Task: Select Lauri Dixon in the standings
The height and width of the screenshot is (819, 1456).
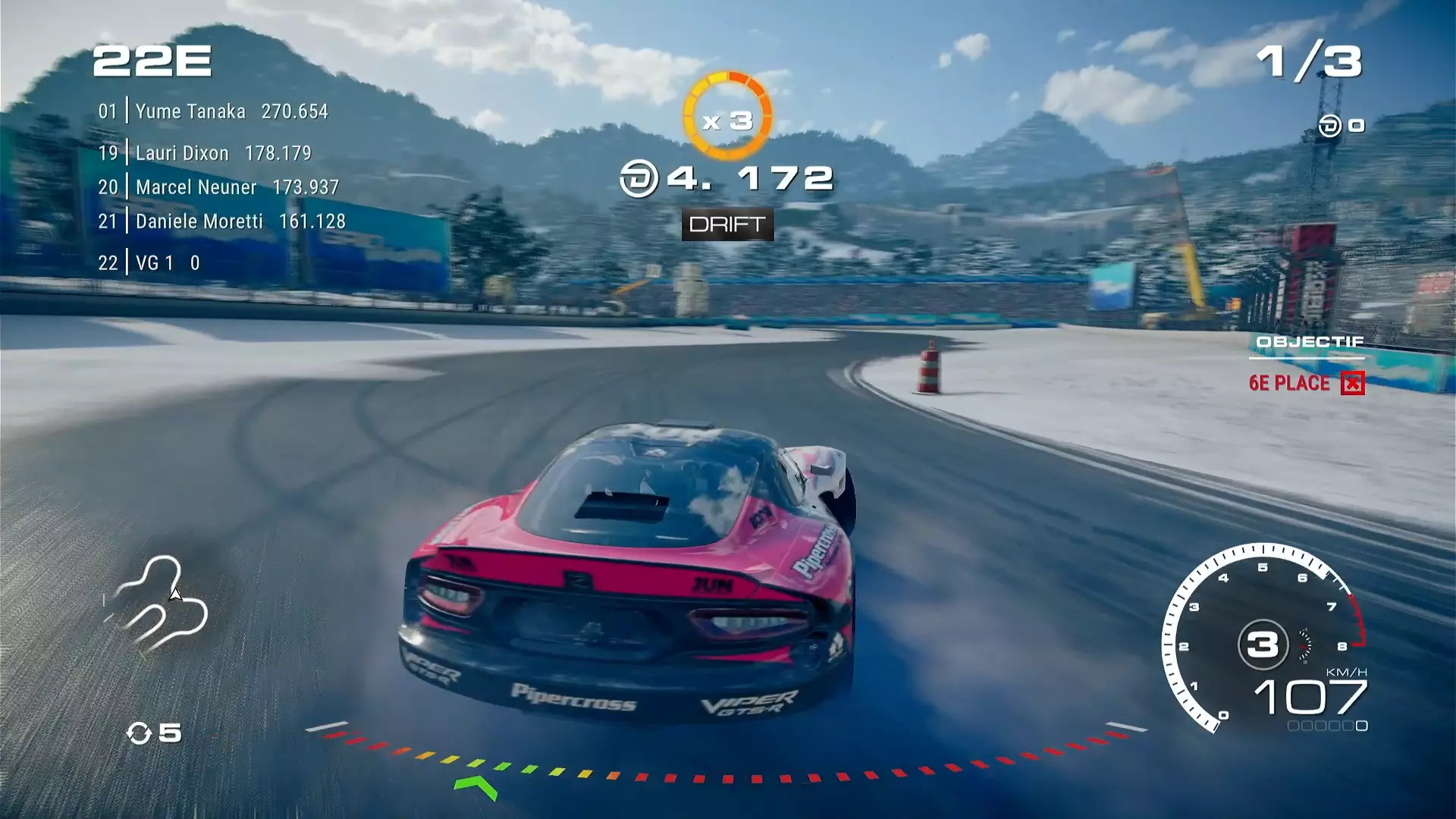Action: (205, 153)
